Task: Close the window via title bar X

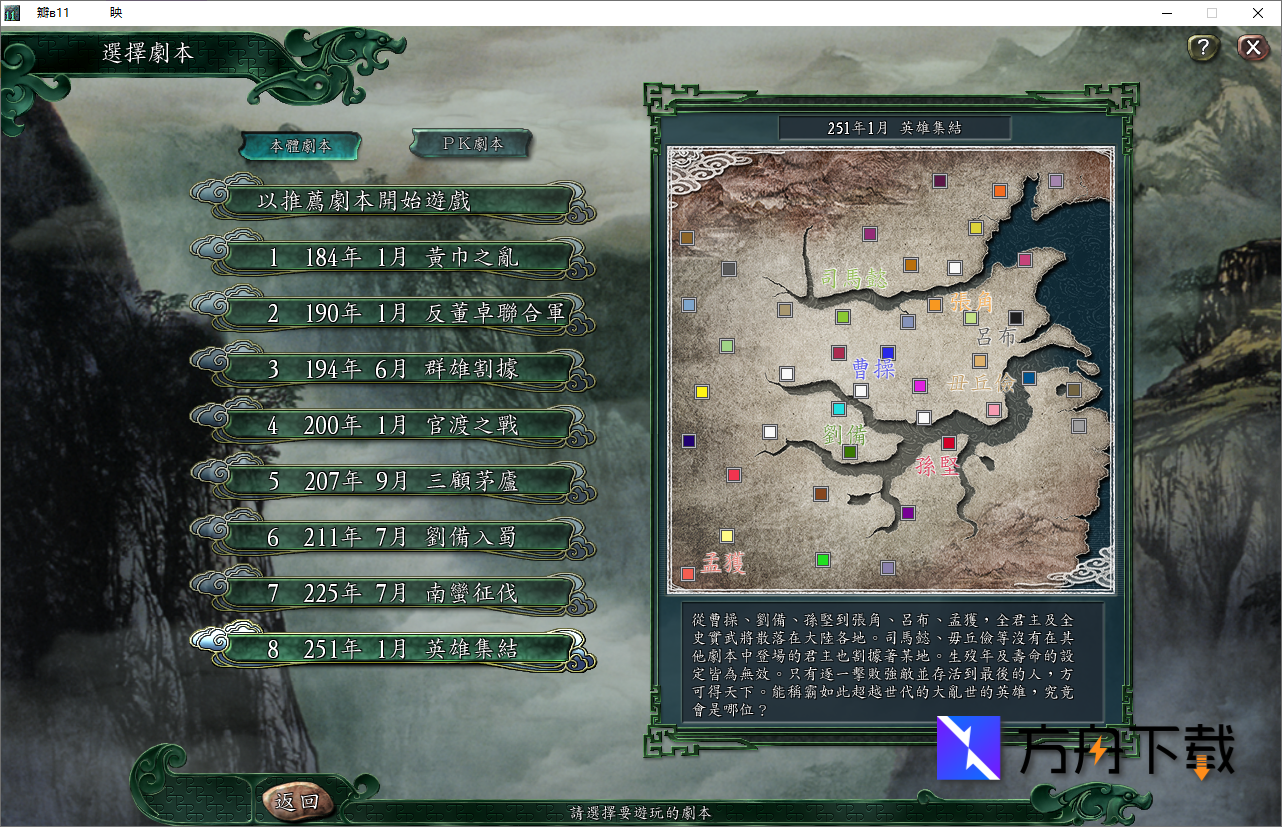Action: click(1257, 13)
